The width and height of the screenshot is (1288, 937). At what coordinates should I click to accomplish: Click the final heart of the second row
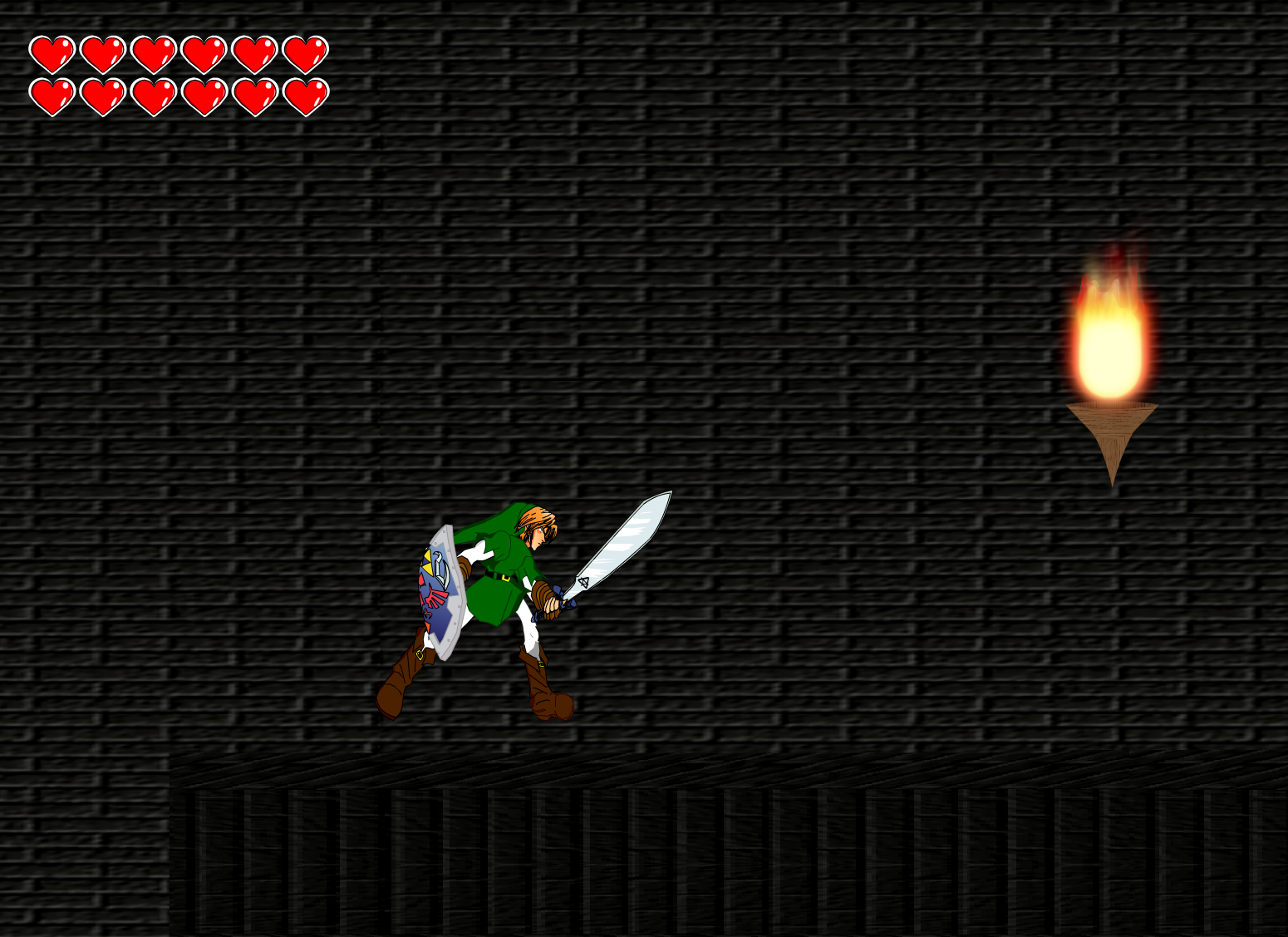(304, 94)
